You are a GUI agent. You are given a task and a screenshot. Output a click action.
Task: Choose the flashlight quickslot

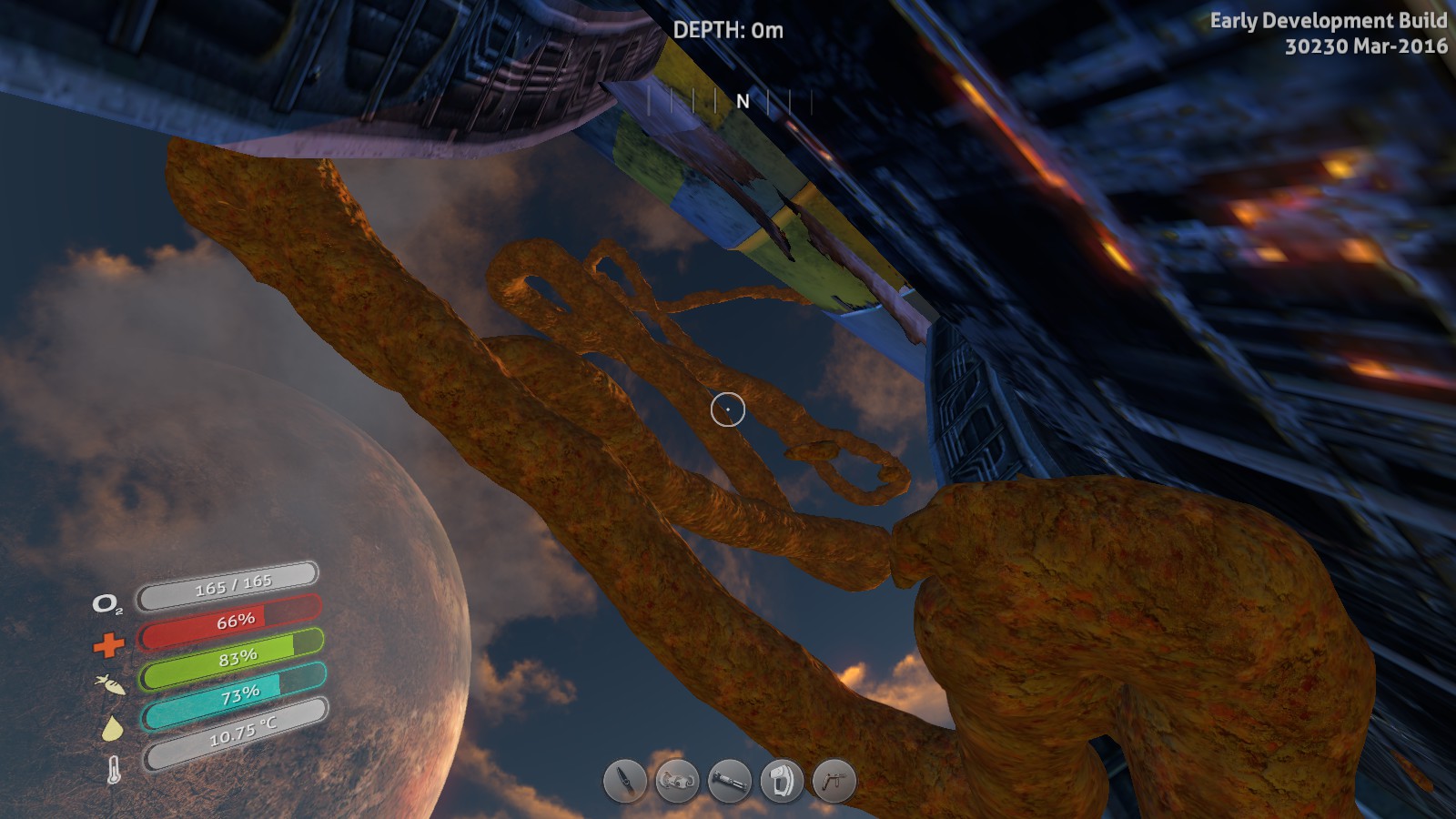(730, 781)
